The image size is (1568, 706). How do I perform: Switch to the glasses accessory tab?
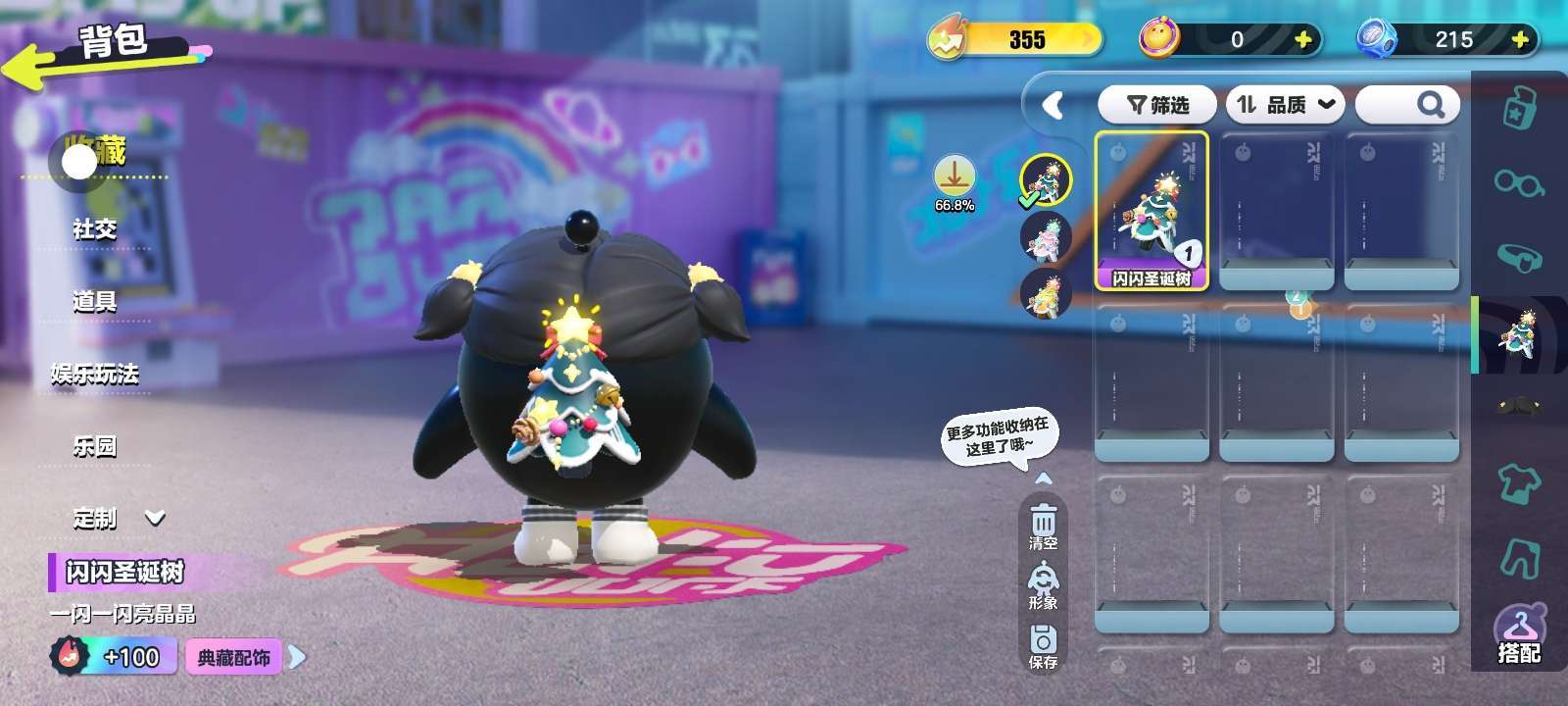(x=1518, y=182)
